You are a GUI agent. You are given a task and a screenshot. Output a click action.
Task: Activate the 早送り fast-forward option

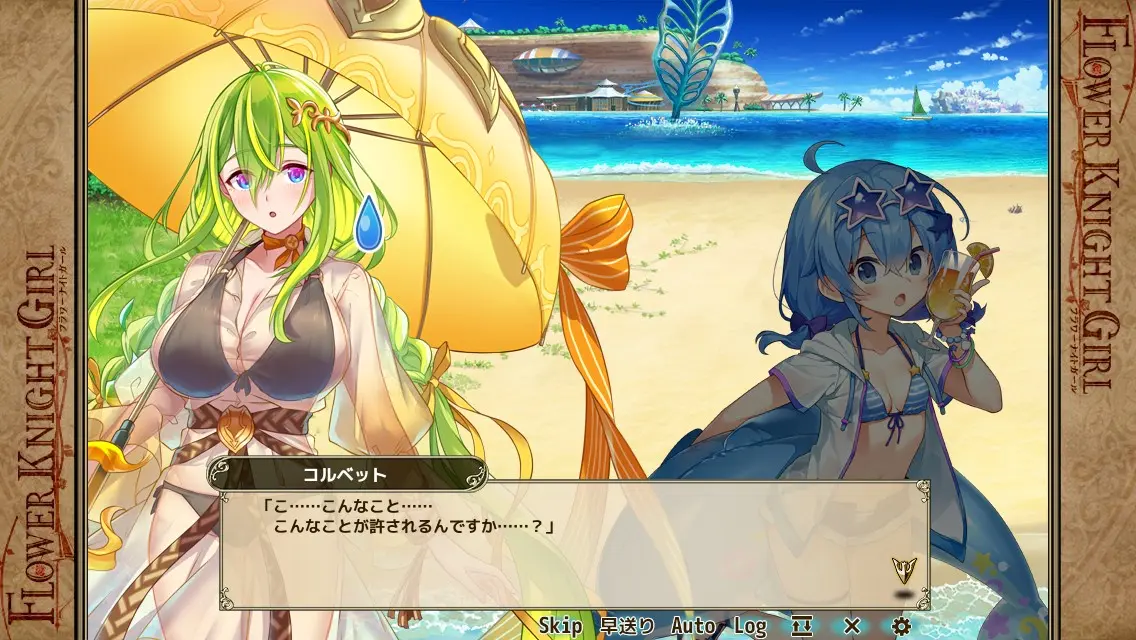(627, 626)
